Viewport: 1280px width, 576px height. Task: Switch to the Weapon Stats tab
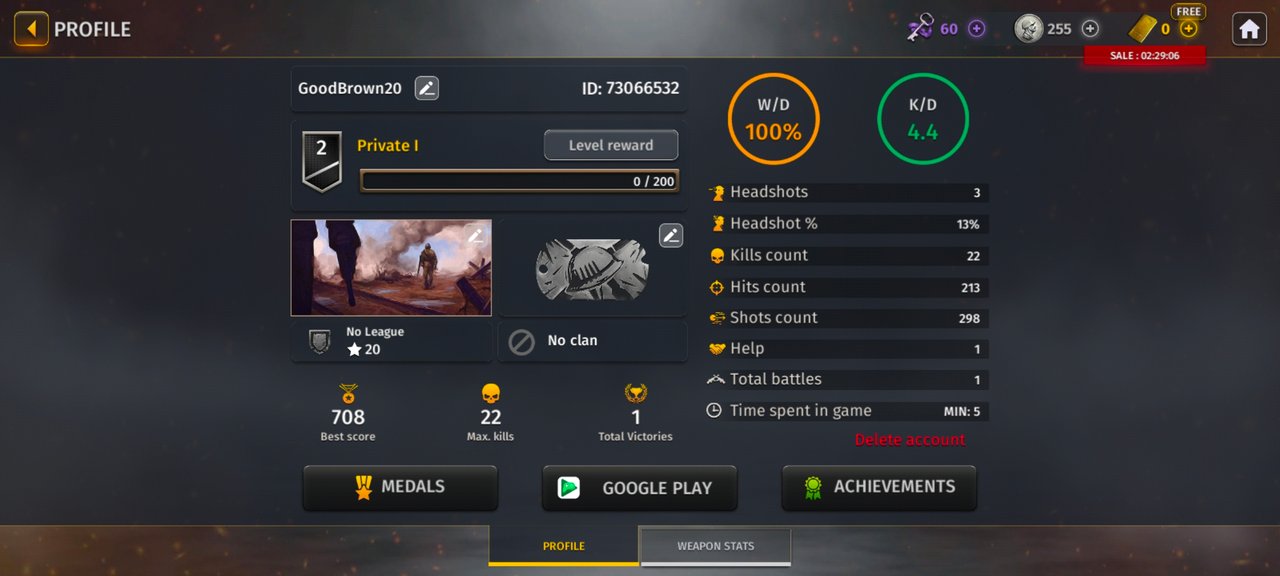[x=715, y=546]
